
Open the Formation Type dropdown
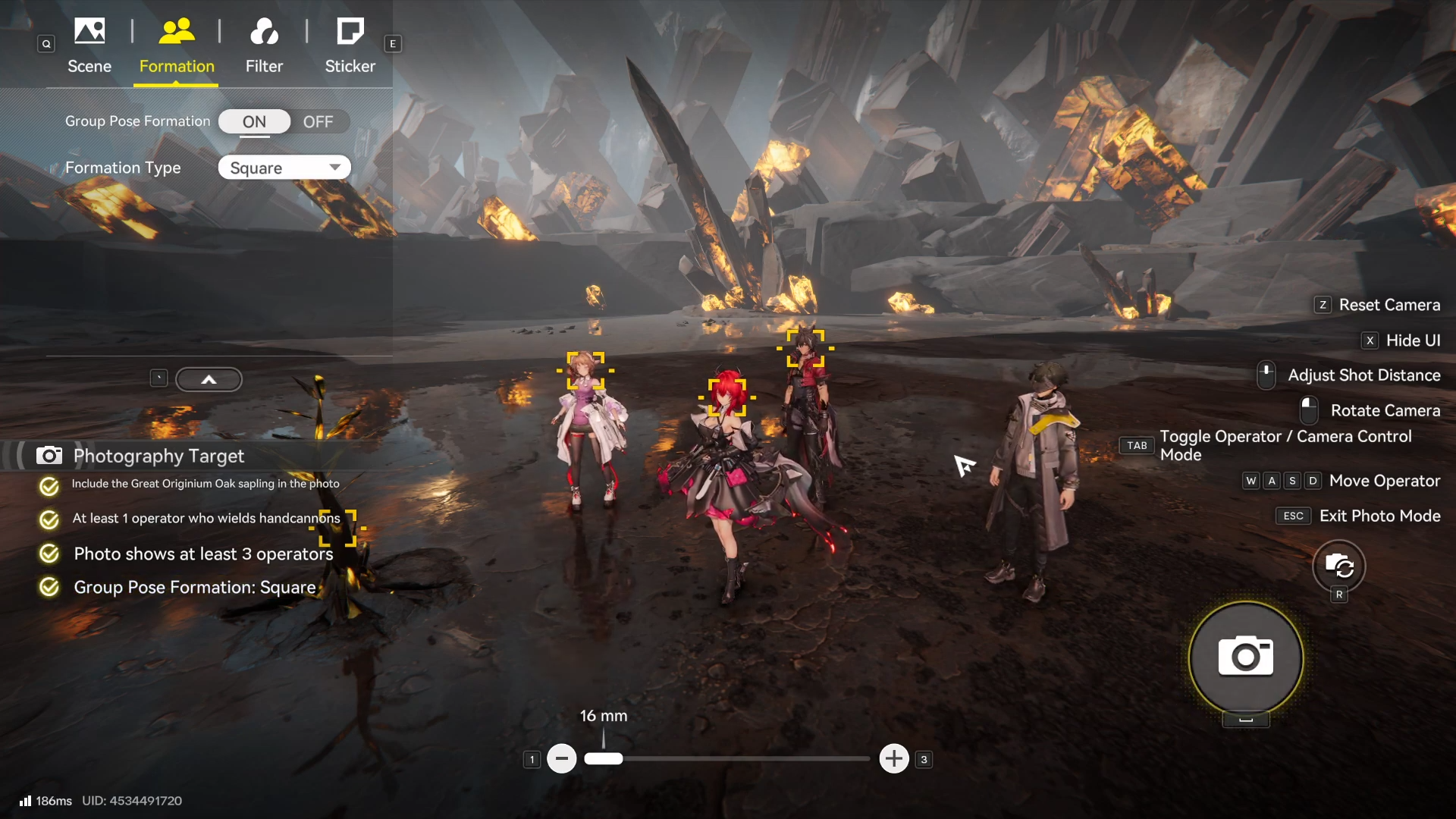click(284, 168)
